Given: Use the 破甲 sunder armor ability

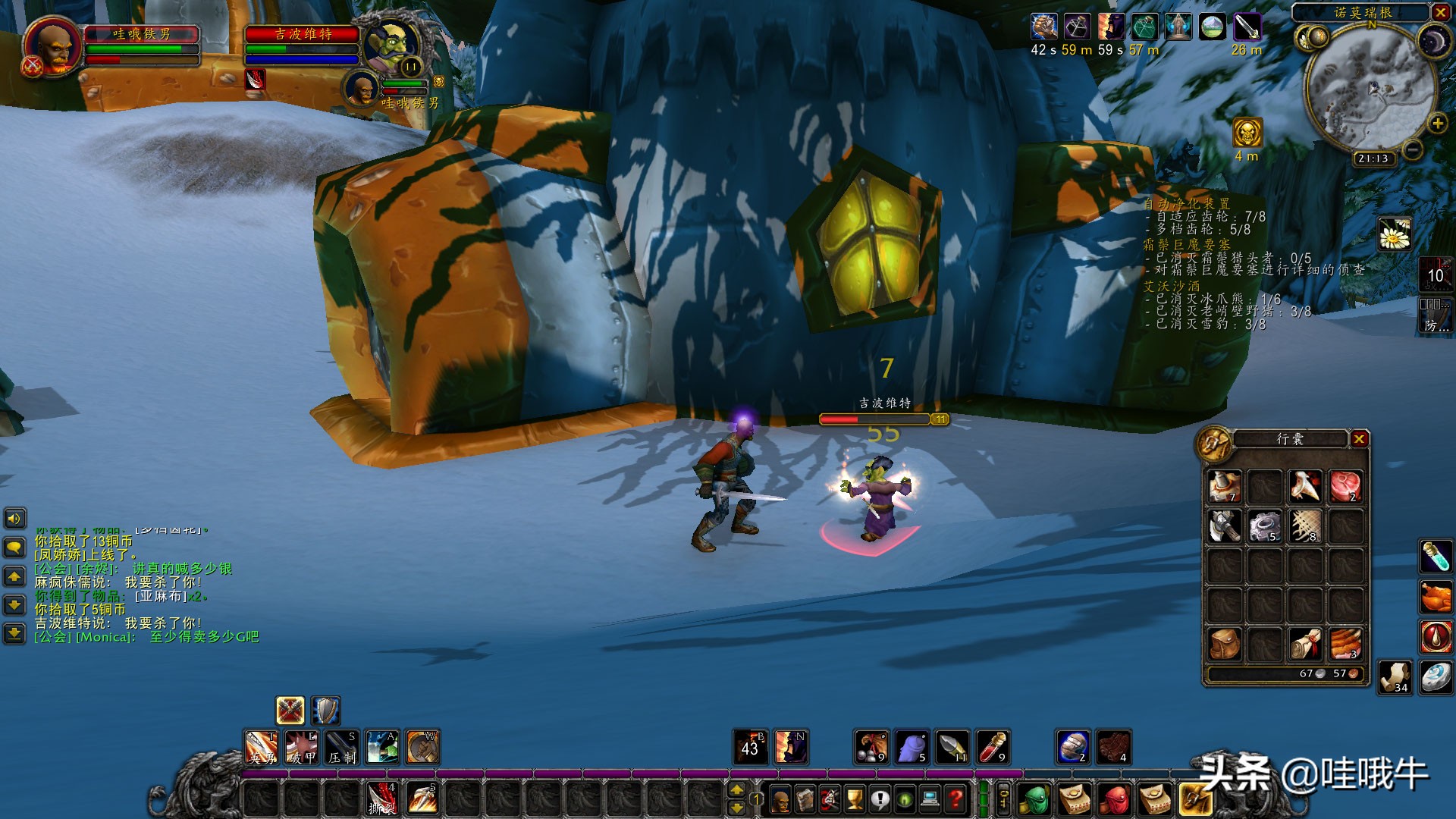Looking at the screenshot, I should tap(301, 747).
